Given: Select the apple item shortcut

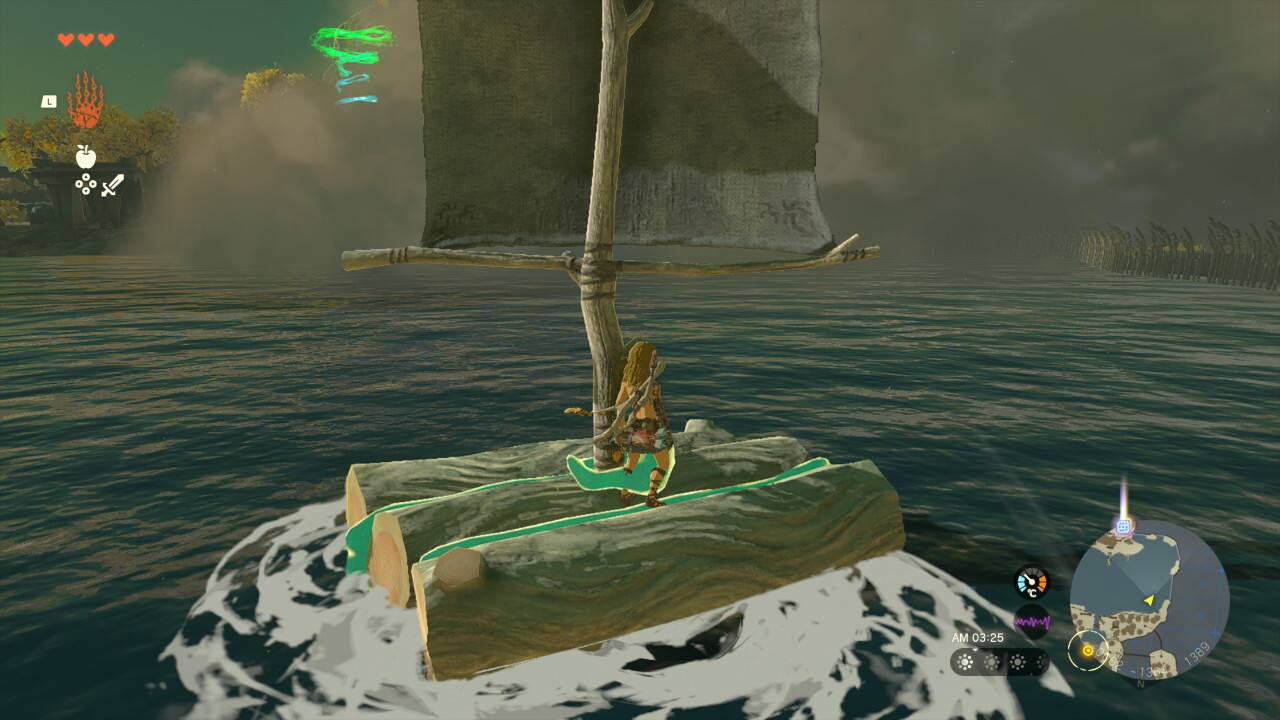Looking at the screenshot, I should pos(85,155).
